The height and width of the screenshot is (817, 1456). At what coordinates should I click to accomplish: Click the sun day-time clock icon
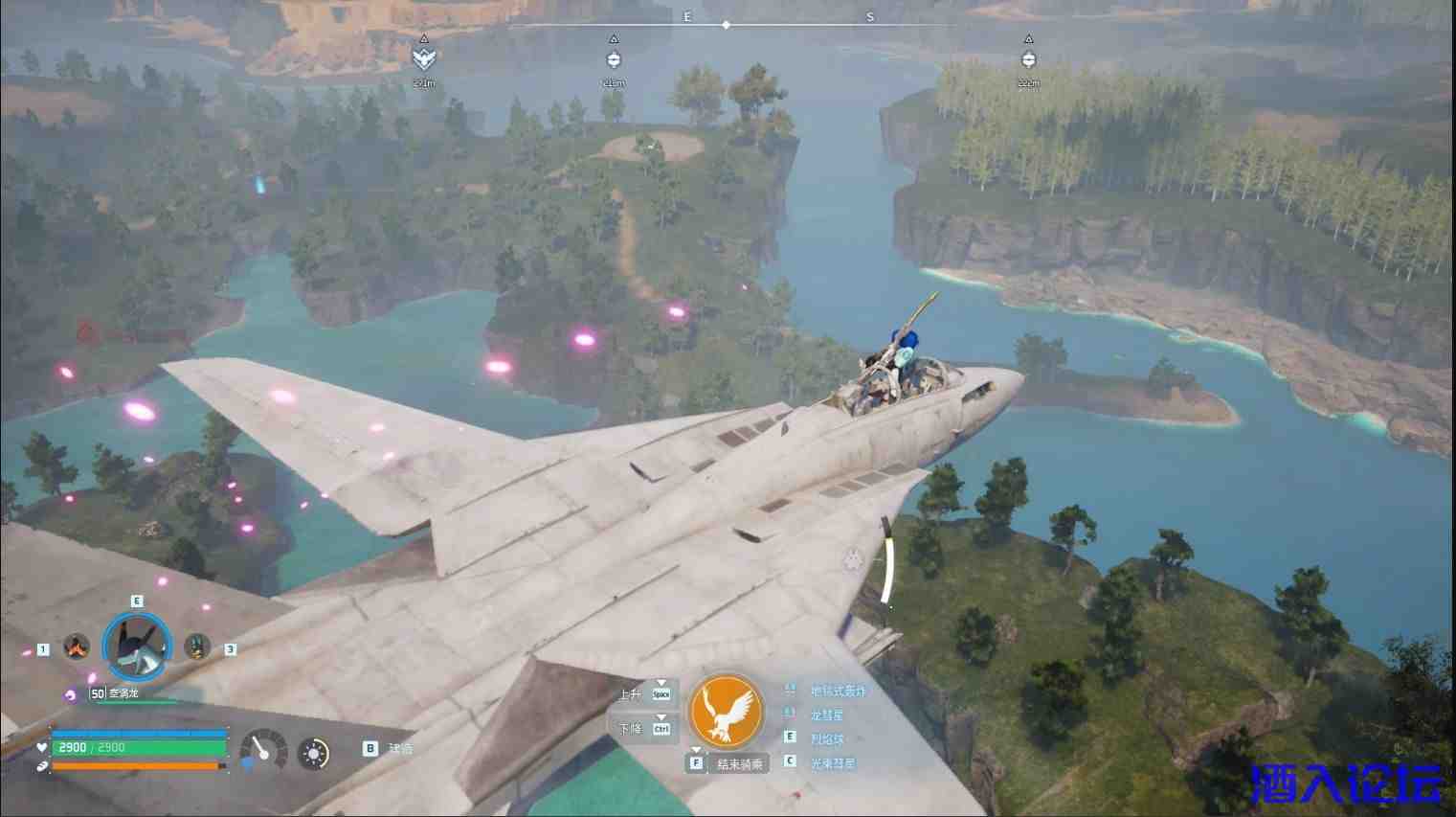(313, 754)
